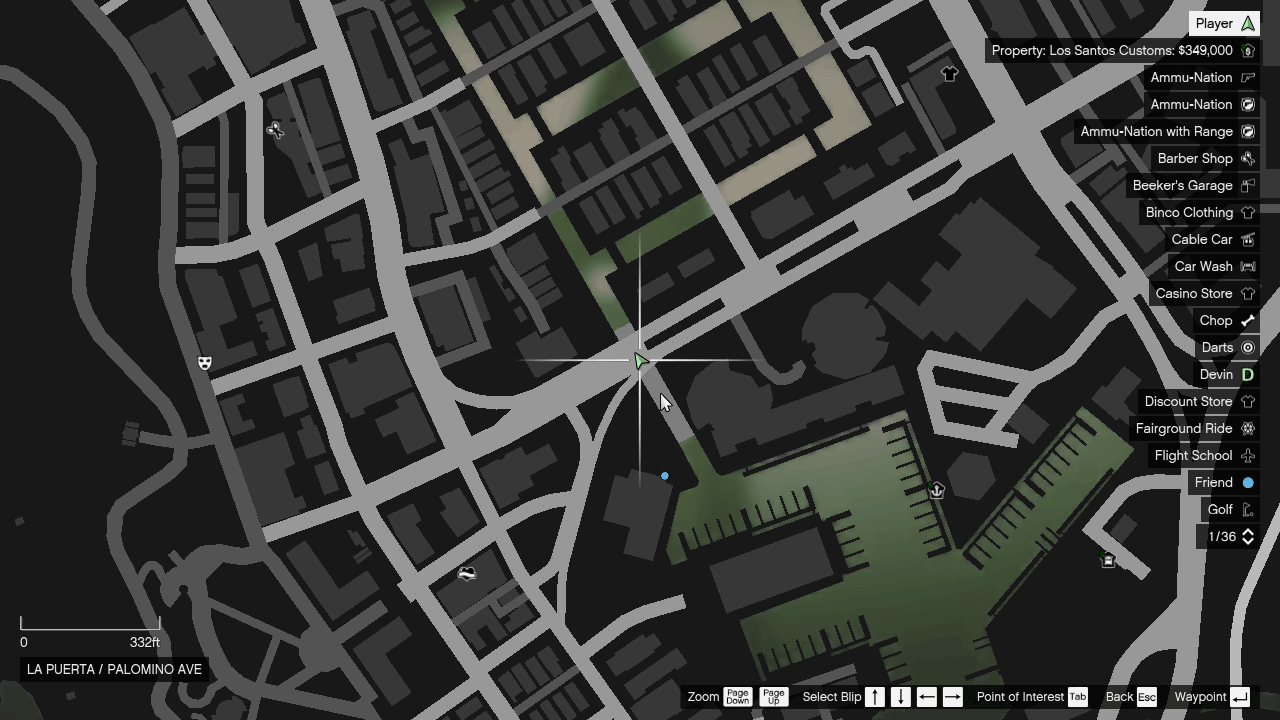Viewport: 1280px width, 720px height.
Task: Select the Chop bone icon
Action: click(x=1248, y=320)
